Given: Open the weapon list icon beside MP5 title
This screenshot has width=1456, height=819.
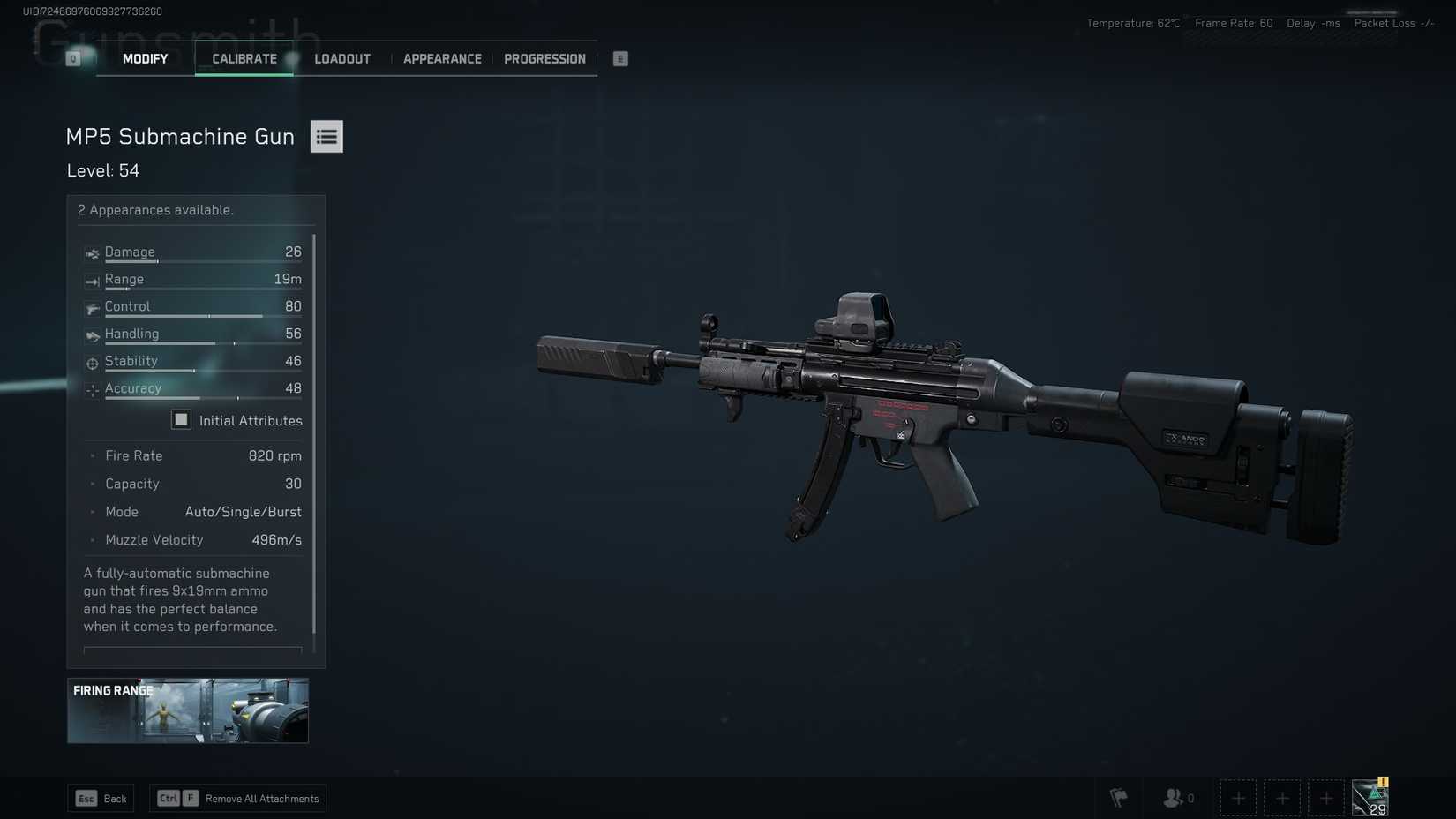Looking at the screenshot, I should coord(326,136).
